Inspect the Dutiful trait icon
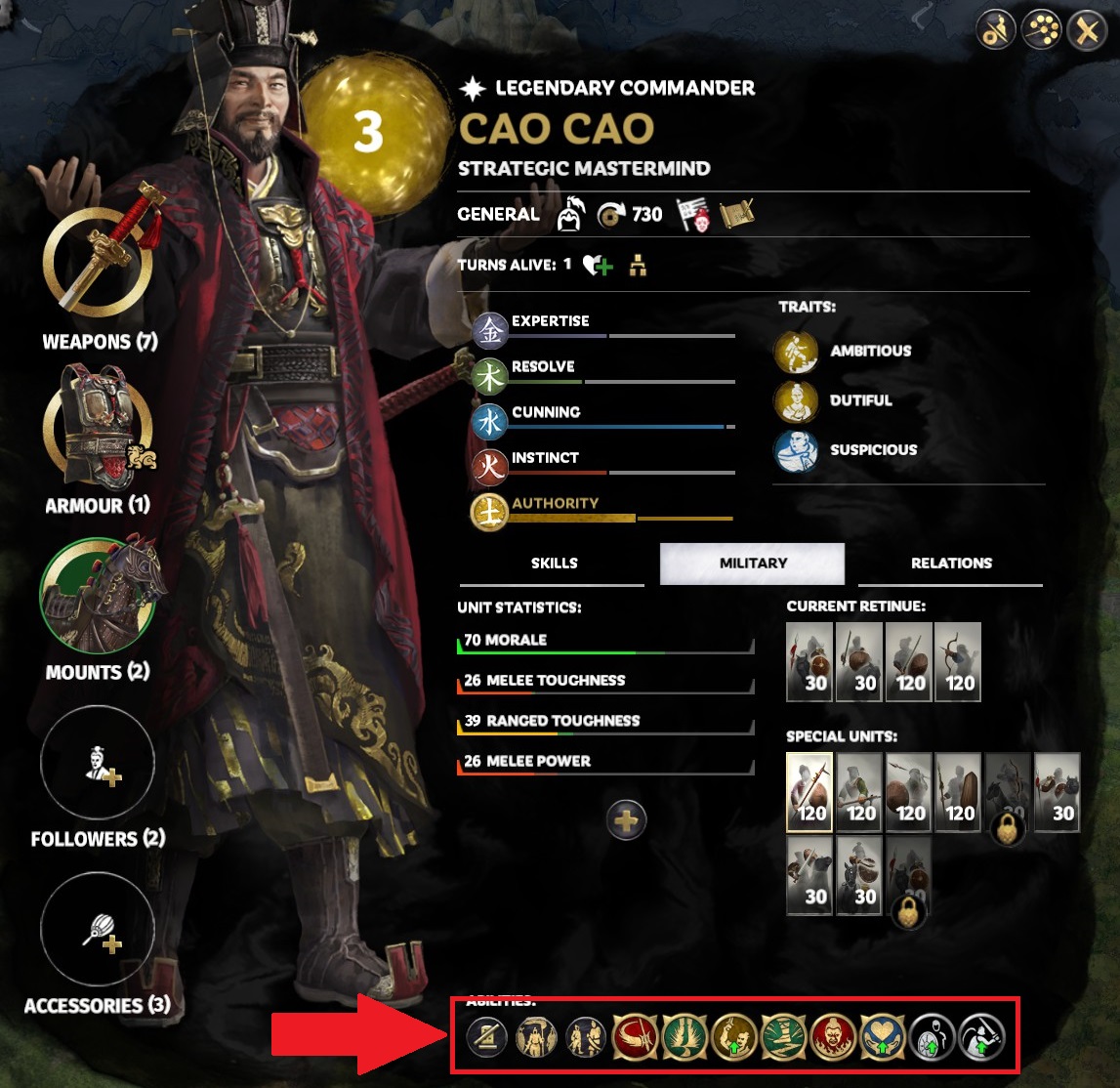 pos(796,401)
